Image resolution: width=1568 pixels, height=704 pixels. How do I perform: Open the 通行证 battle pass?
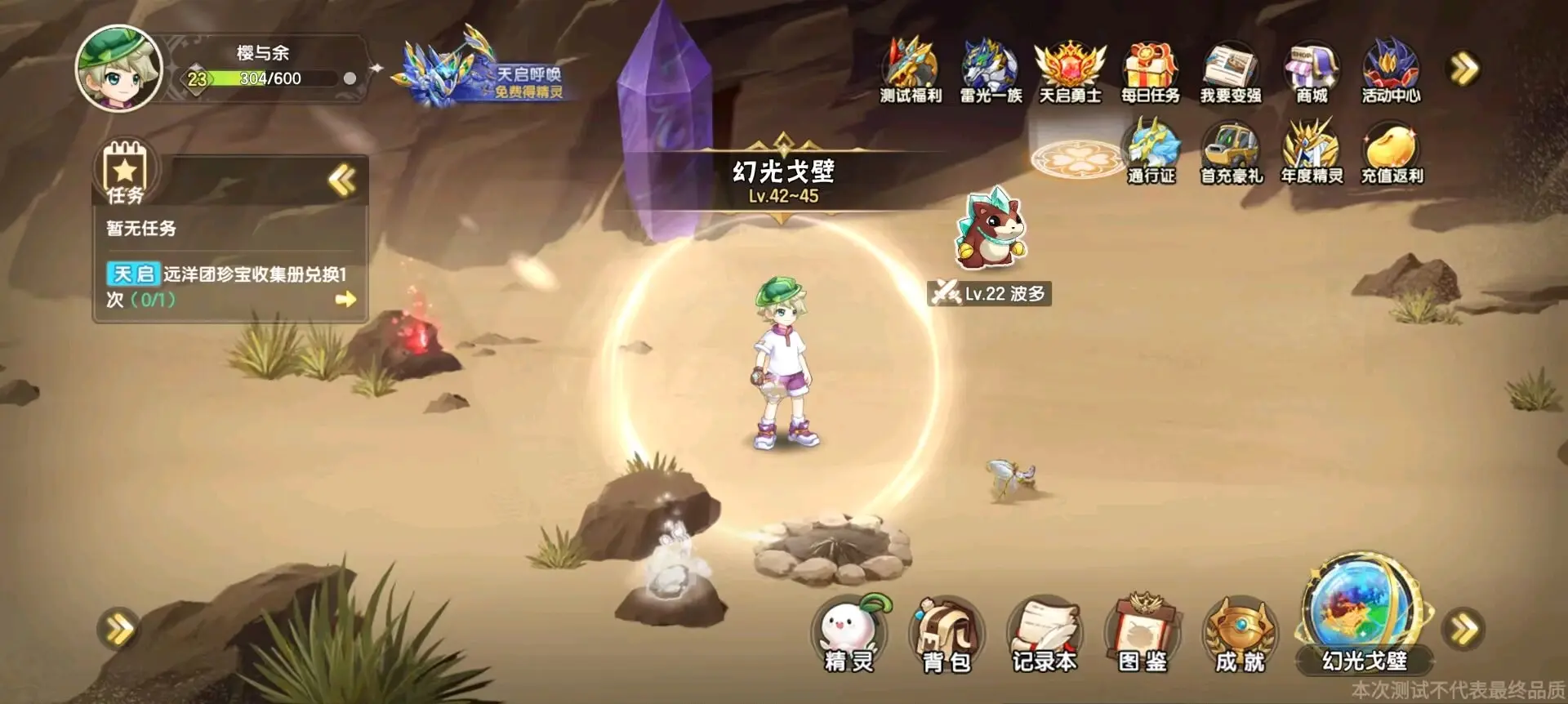(1151, 153)
